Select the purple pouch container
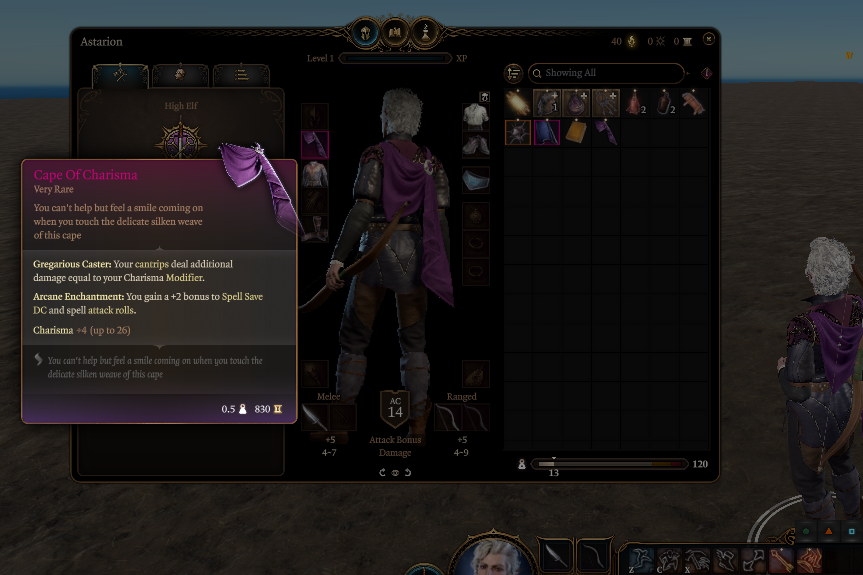Image resolution: width=863 pixels, height=575 pixels. point(576,103)
